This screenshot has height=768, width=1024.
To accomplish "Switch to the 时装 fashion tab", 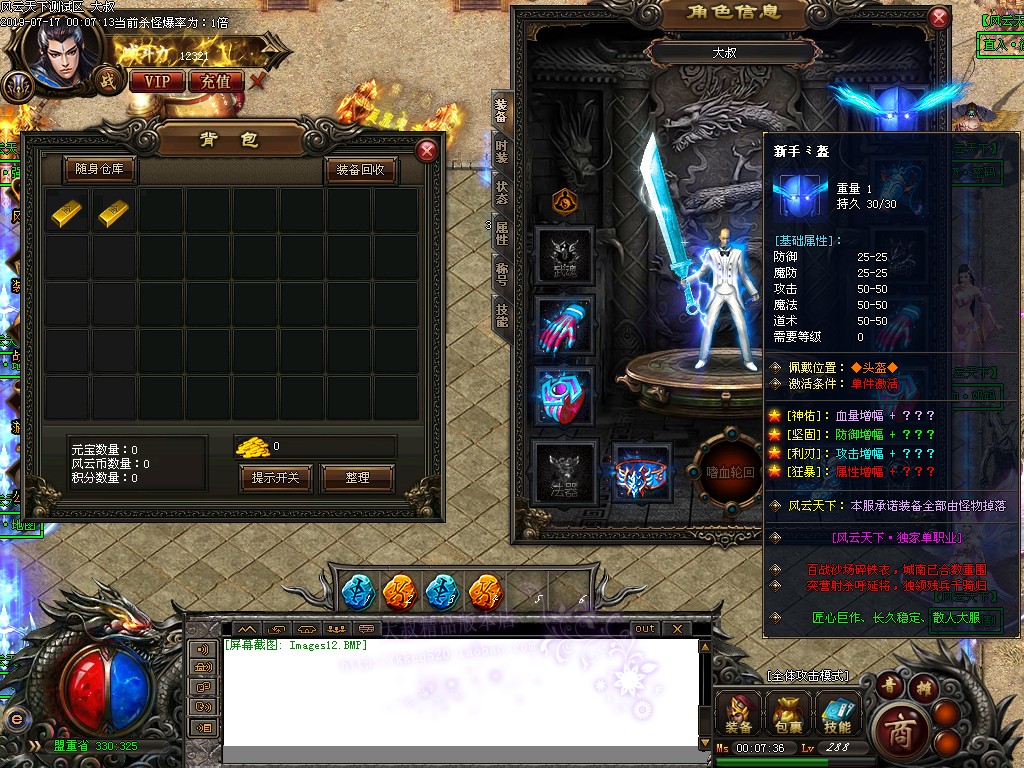I will click(501, 151).
